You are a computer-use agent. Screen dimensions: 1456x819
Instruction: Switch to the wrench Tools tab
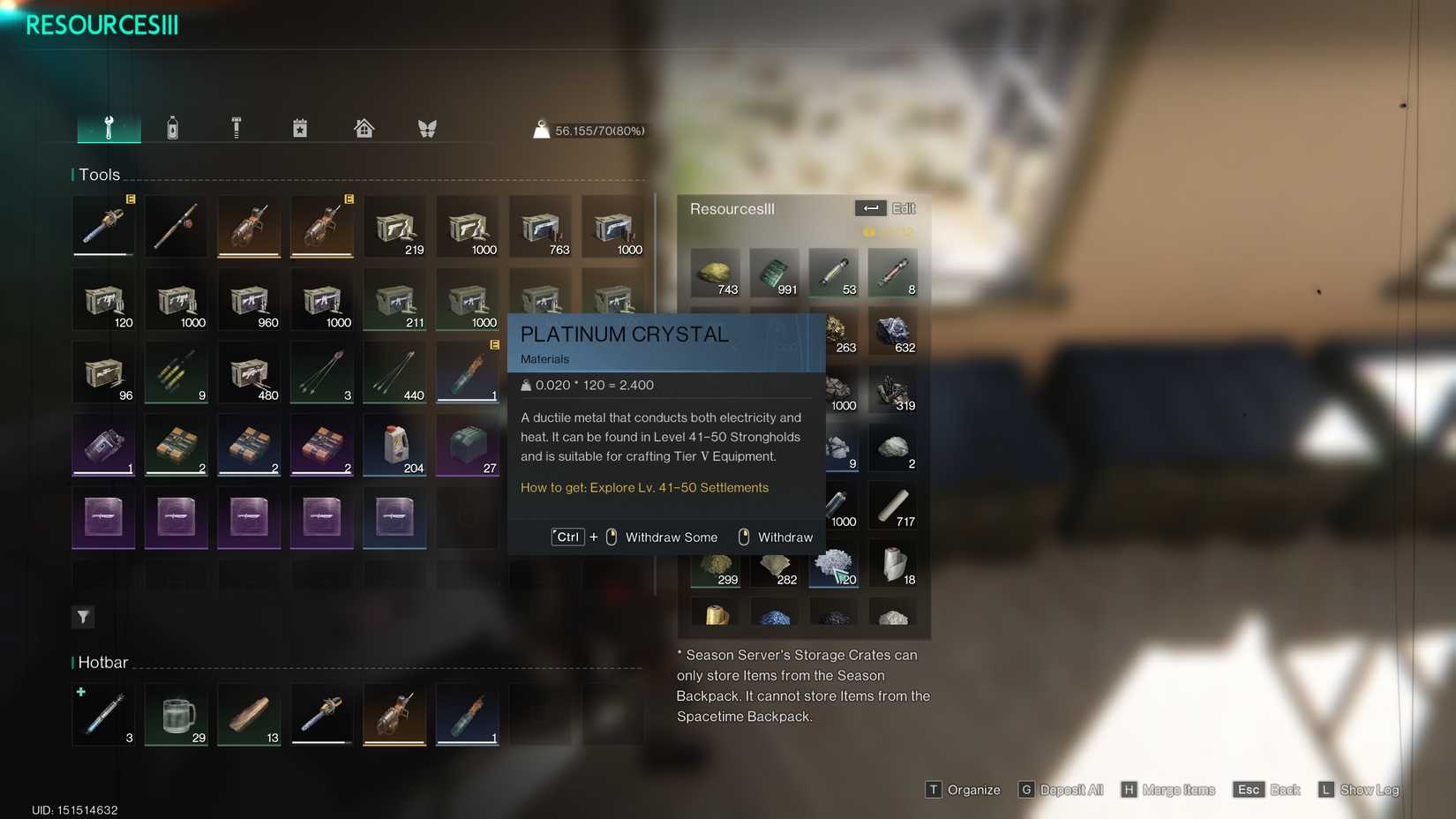point(108,127)
